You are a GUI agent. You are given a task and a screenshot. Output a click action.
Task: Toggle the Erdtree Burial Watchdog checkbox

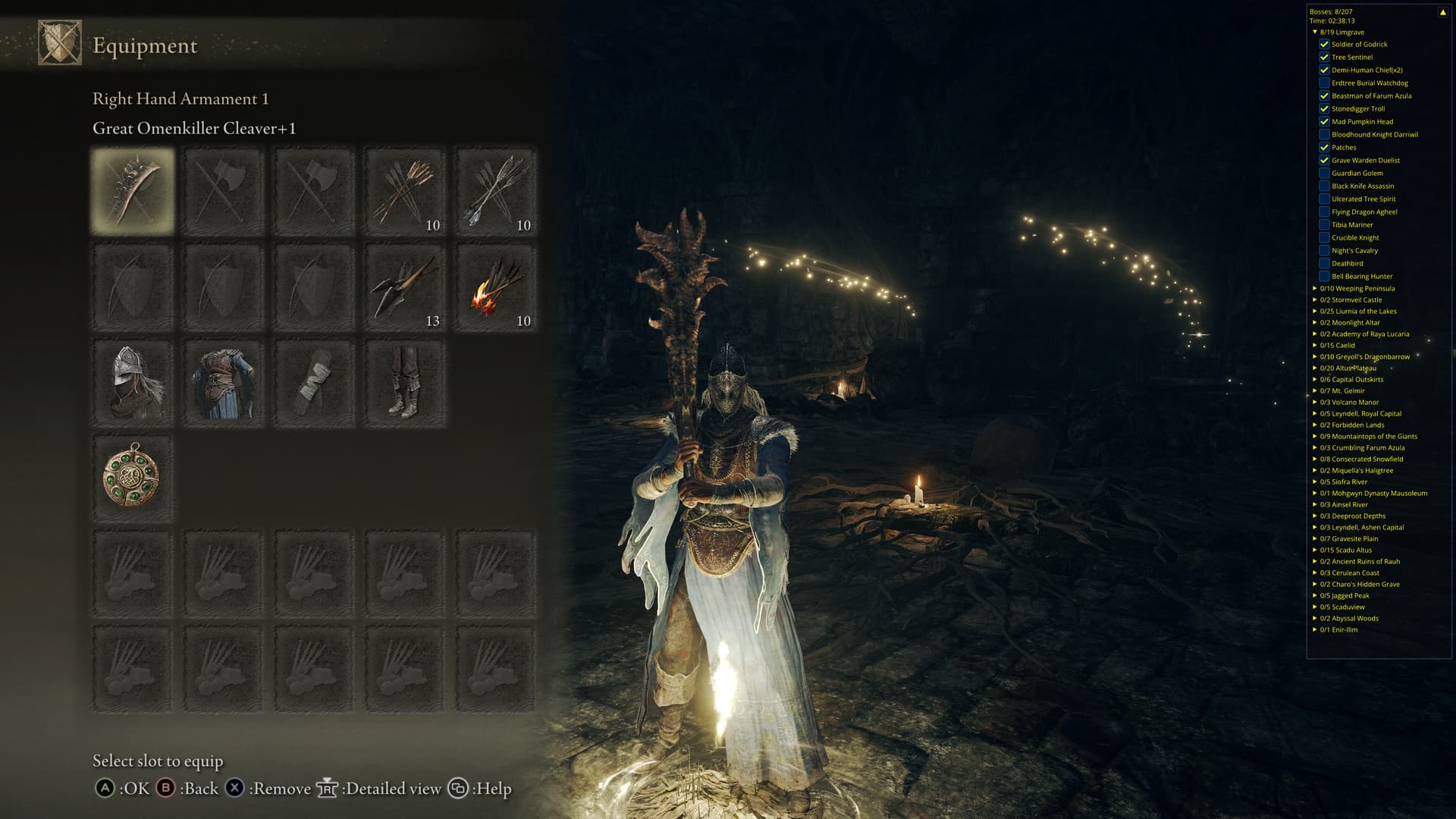(x=1324, y=83)
